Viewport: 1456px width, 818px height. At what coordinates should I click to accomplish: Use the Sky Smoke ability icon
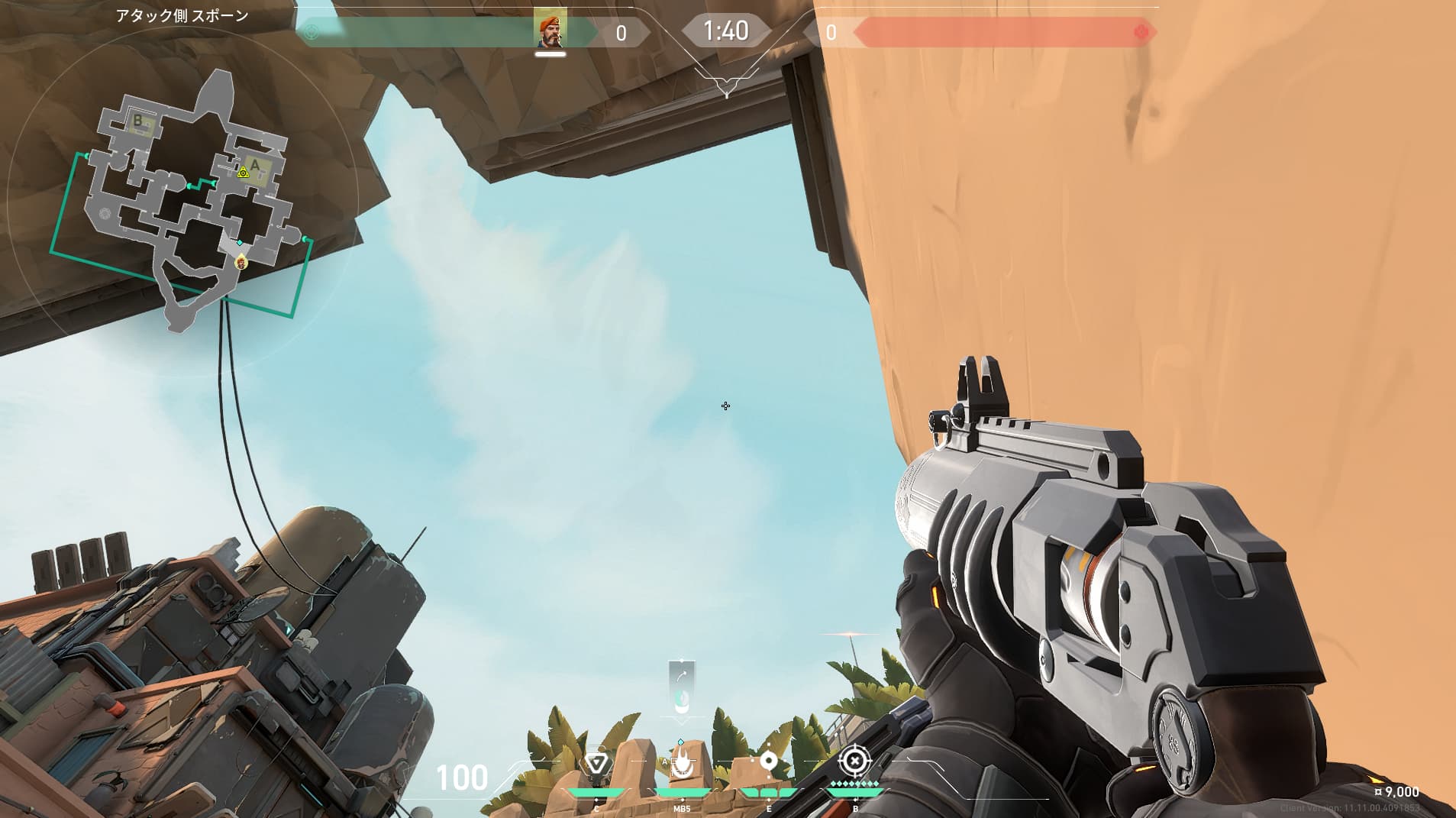tap(768, 761)
